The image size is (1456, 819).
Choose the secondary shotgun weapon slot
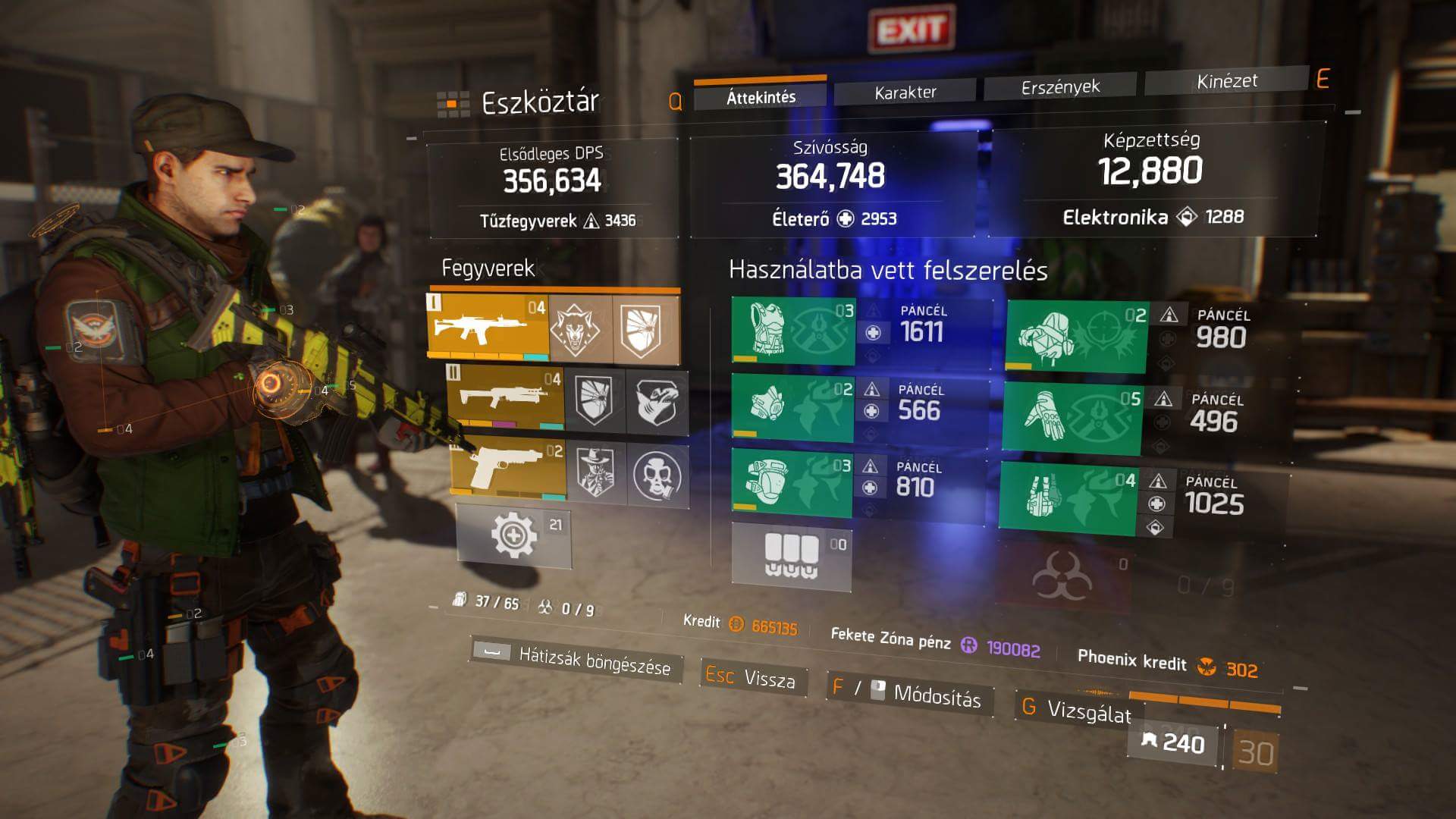[506, 397]
